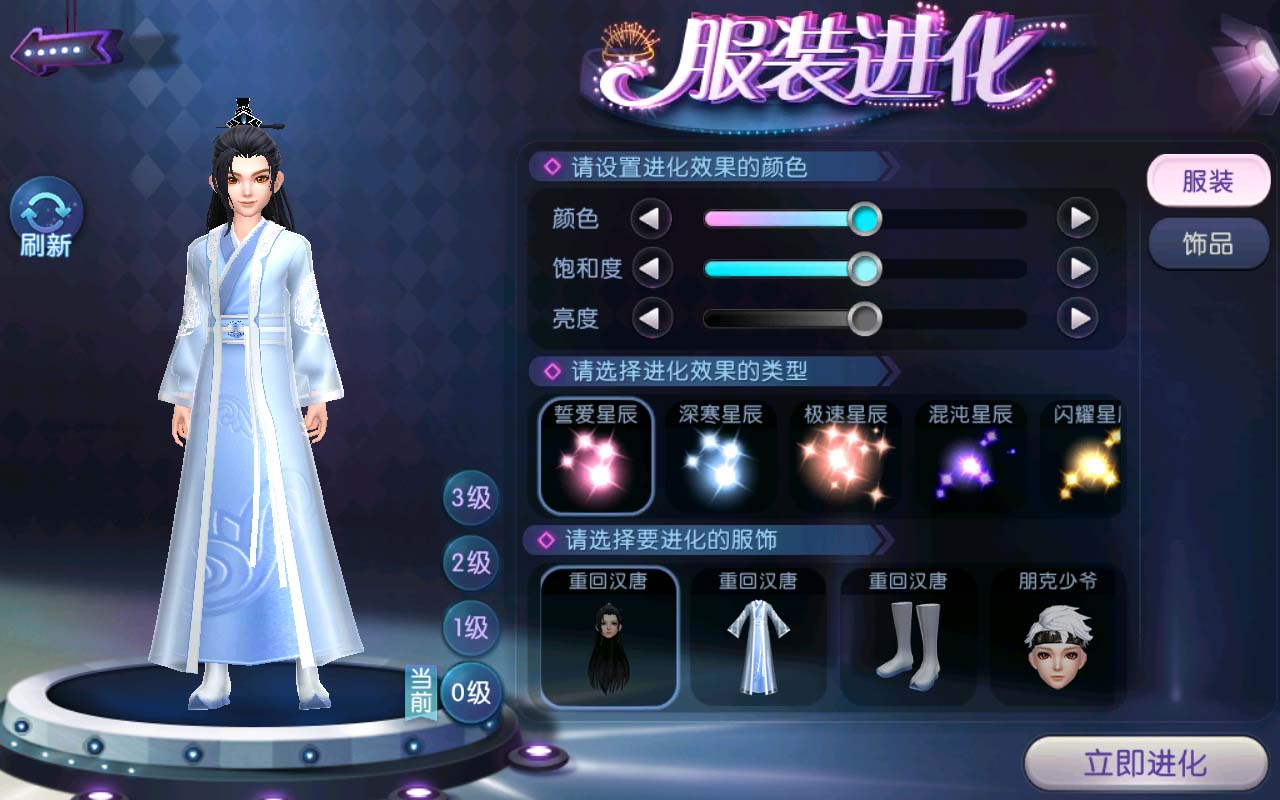Pick the 重回汉唐 boots item

click(x=908, y=637)
